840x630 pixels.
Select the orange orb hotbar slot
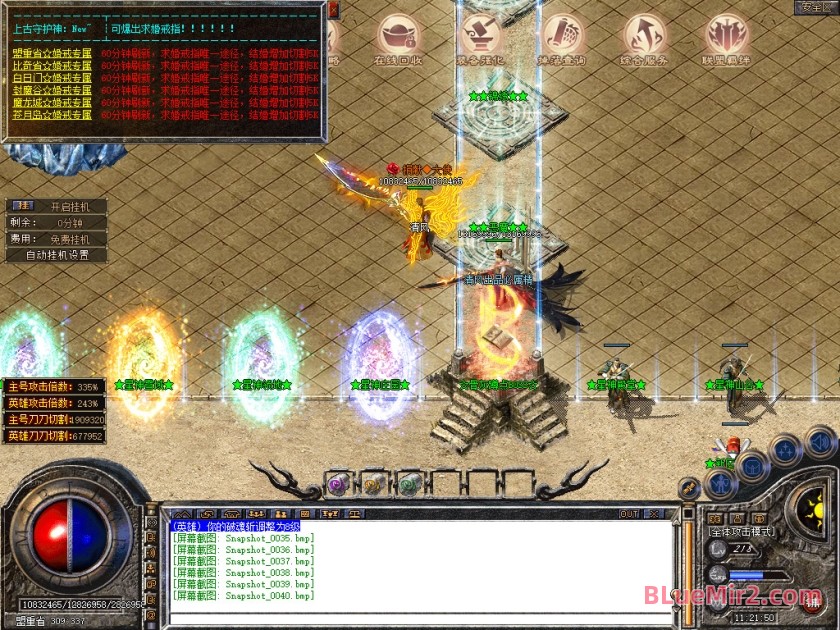click(x=372, y=484)
